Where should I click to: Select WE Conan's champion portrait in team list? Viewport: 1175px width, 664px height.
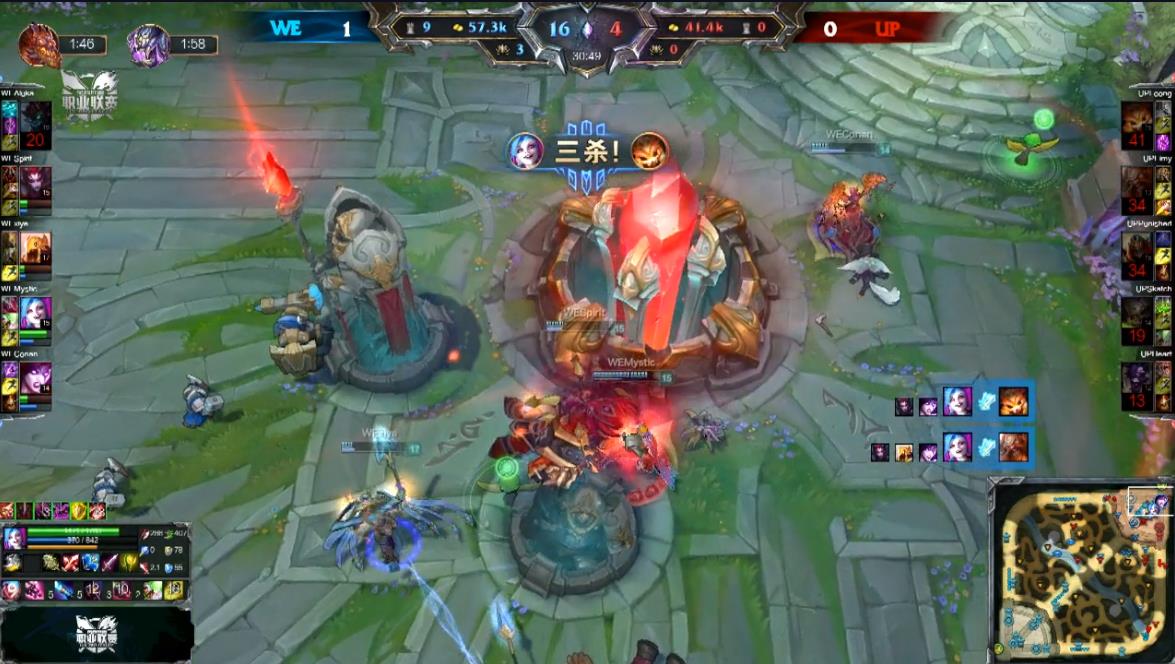click(x=35, y=379)
